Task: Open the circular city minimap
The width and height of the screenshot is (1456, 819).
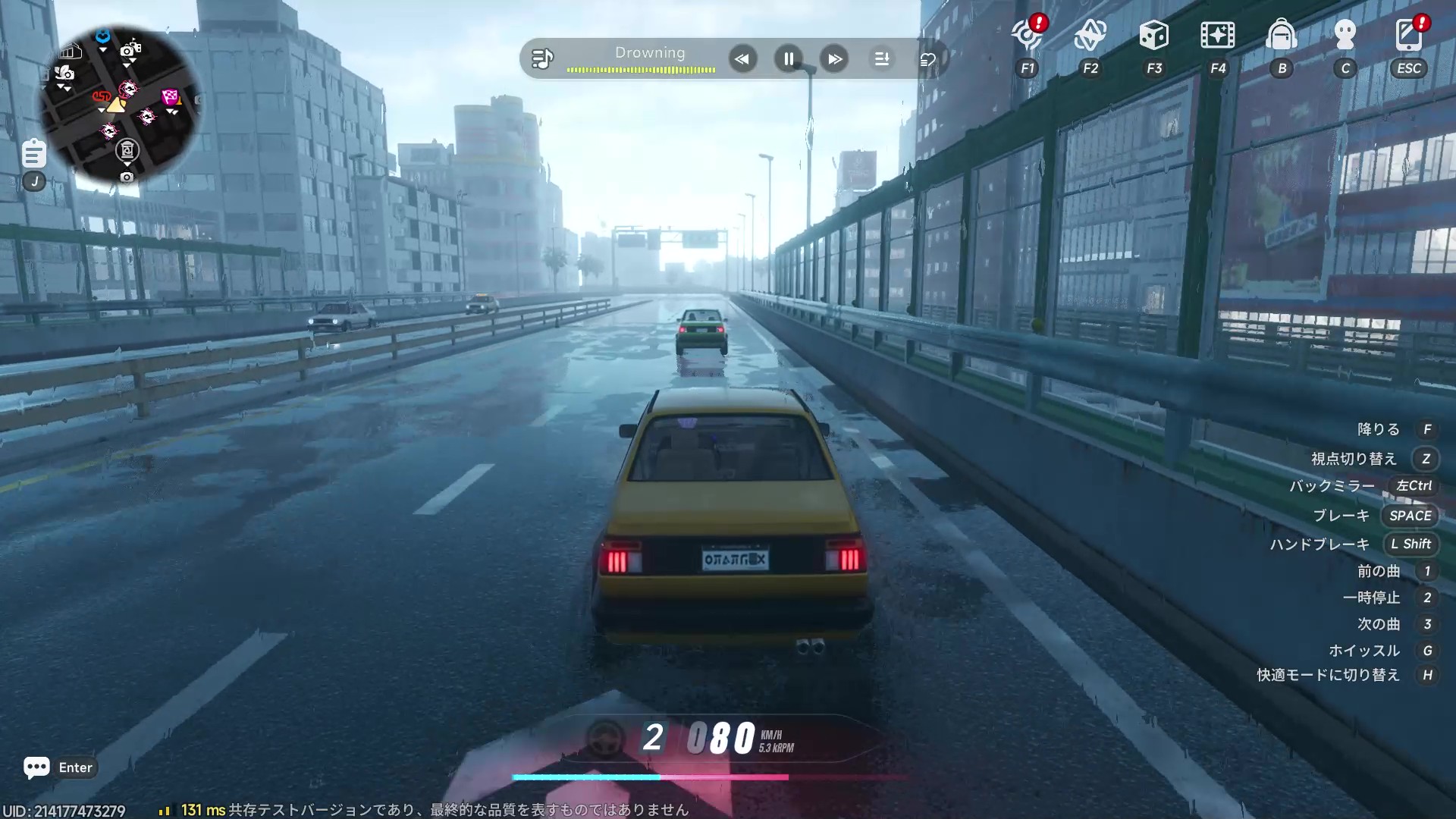Action: (120, 106)
